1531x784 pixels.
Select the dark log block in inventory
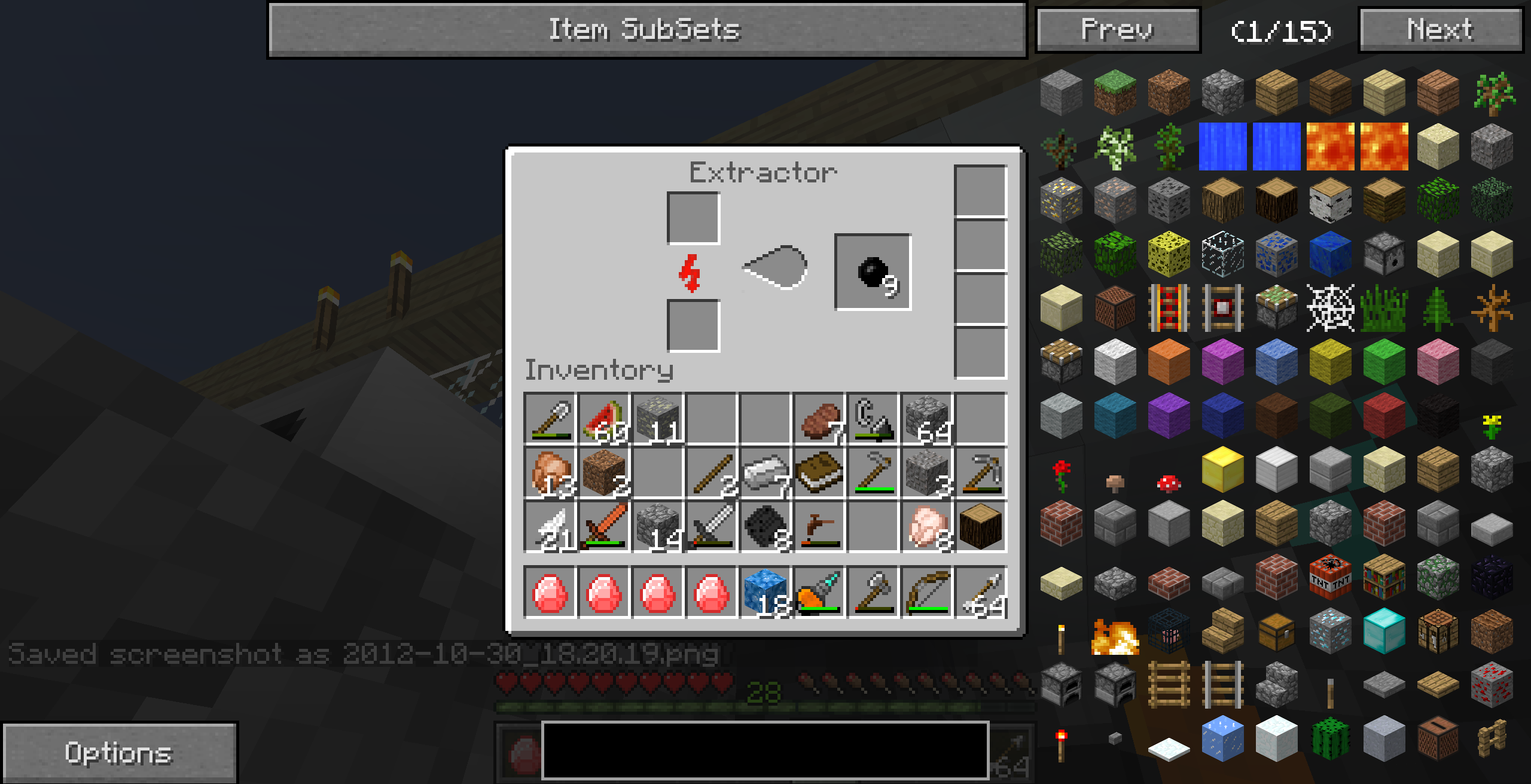pyautogui.click(x=980, y=527)
